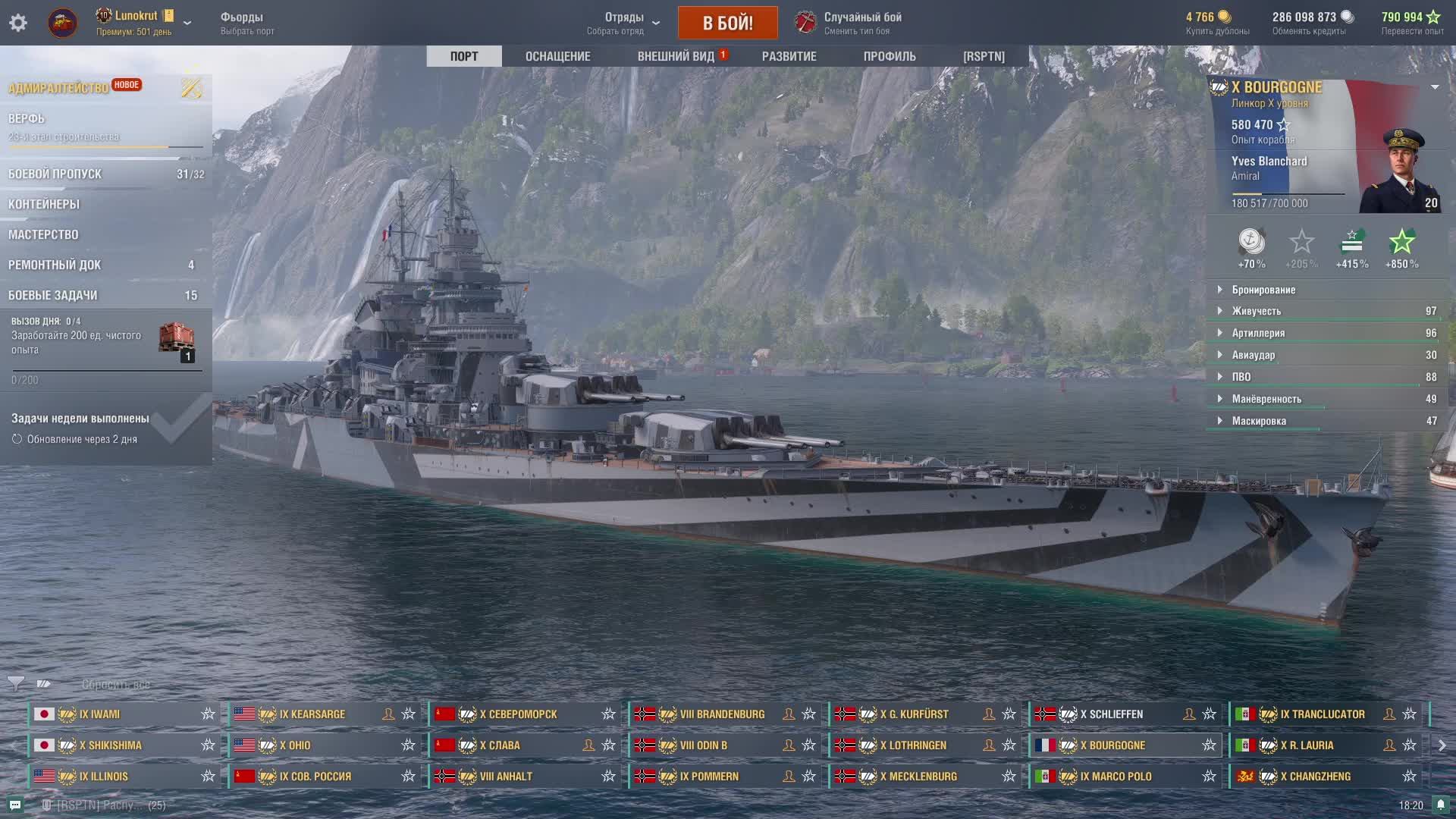Image resolution: width=1456 pixels, height=819 pixels.
Task: Select X Shikishima in ship carousel
Action: 111,745
